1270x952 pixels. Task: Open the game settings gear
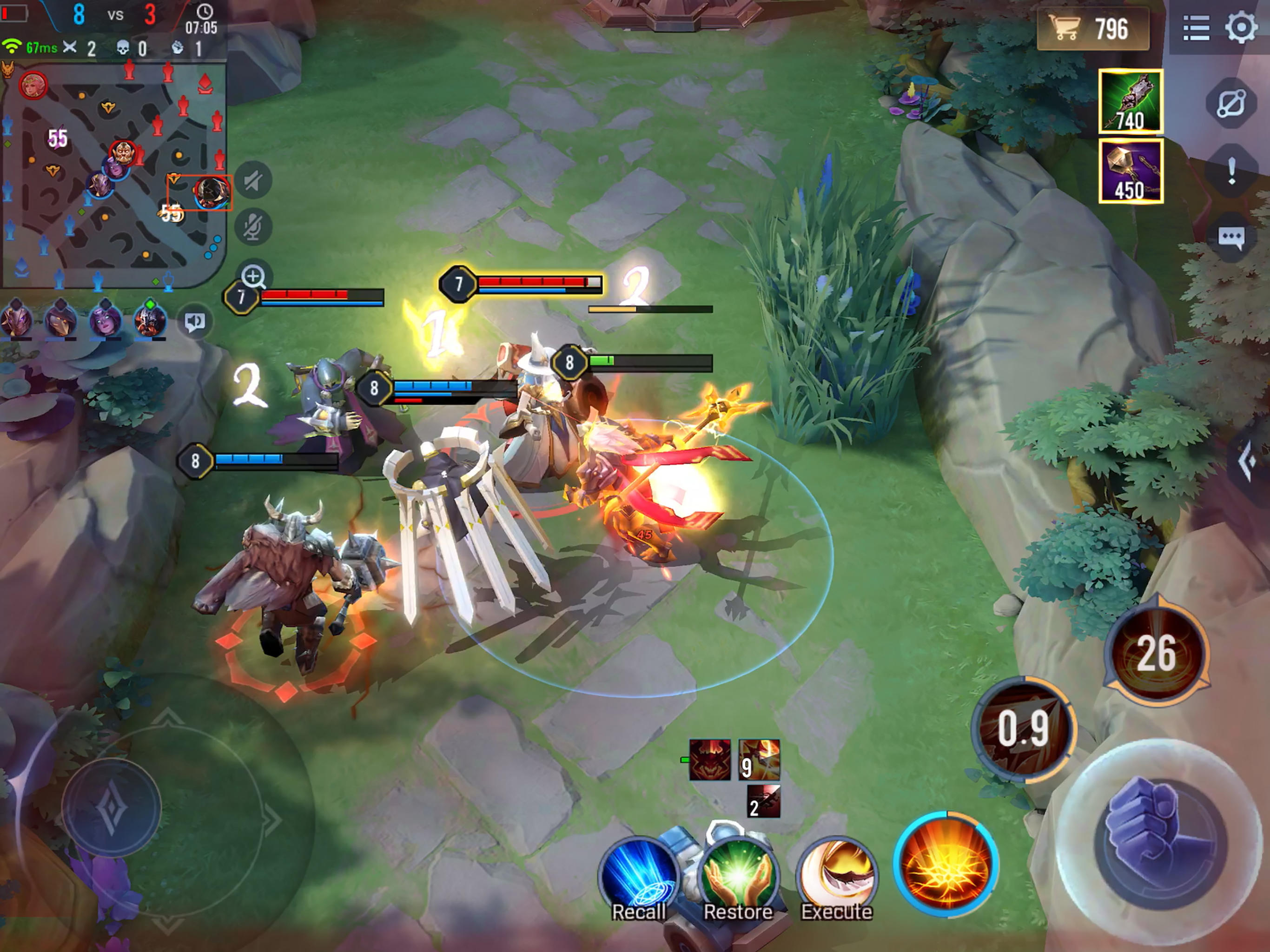tap(1241, 26)
